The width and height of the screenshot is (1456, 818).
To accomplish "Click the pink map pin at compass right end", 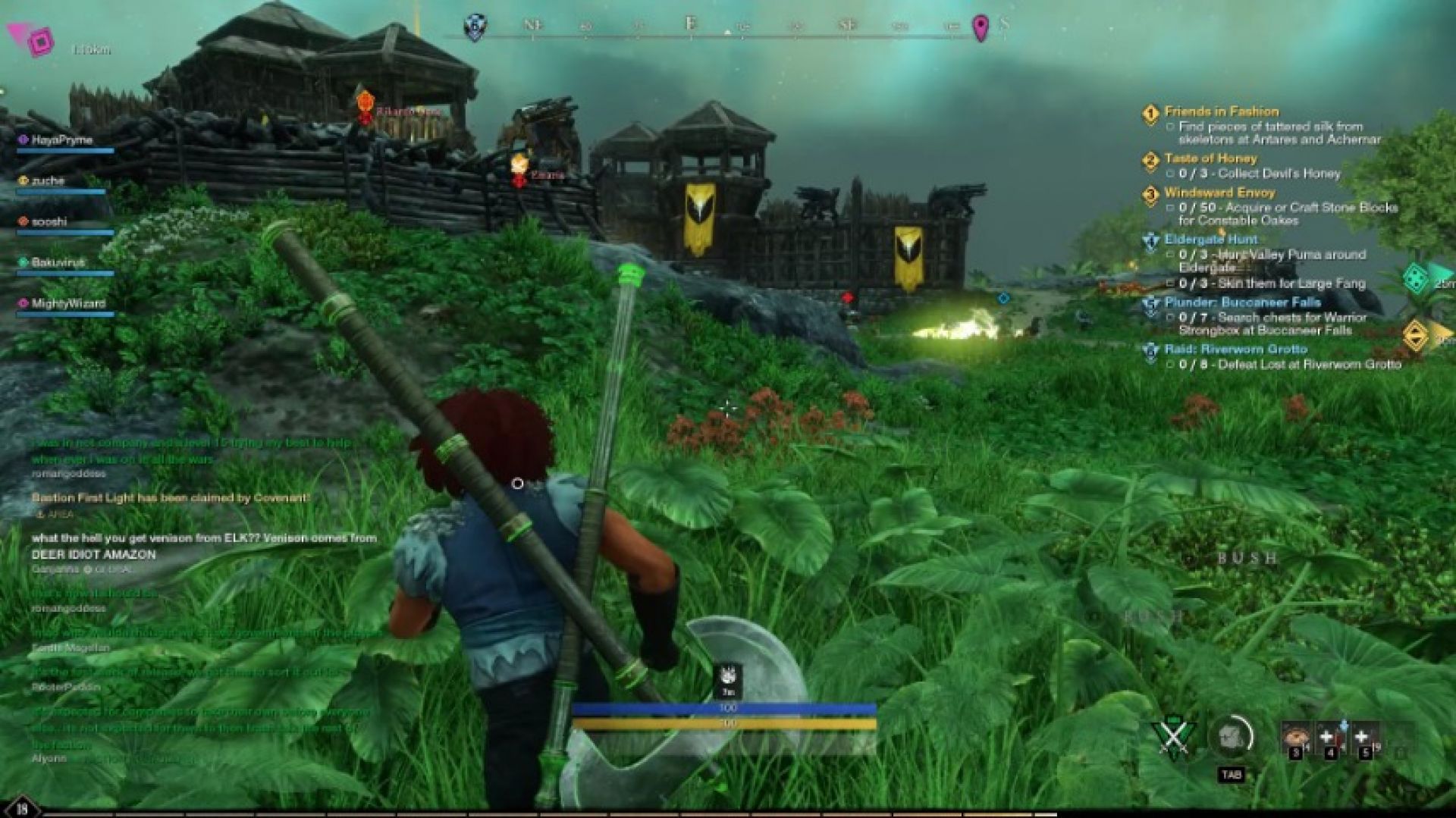I will (x=981, y=26).
